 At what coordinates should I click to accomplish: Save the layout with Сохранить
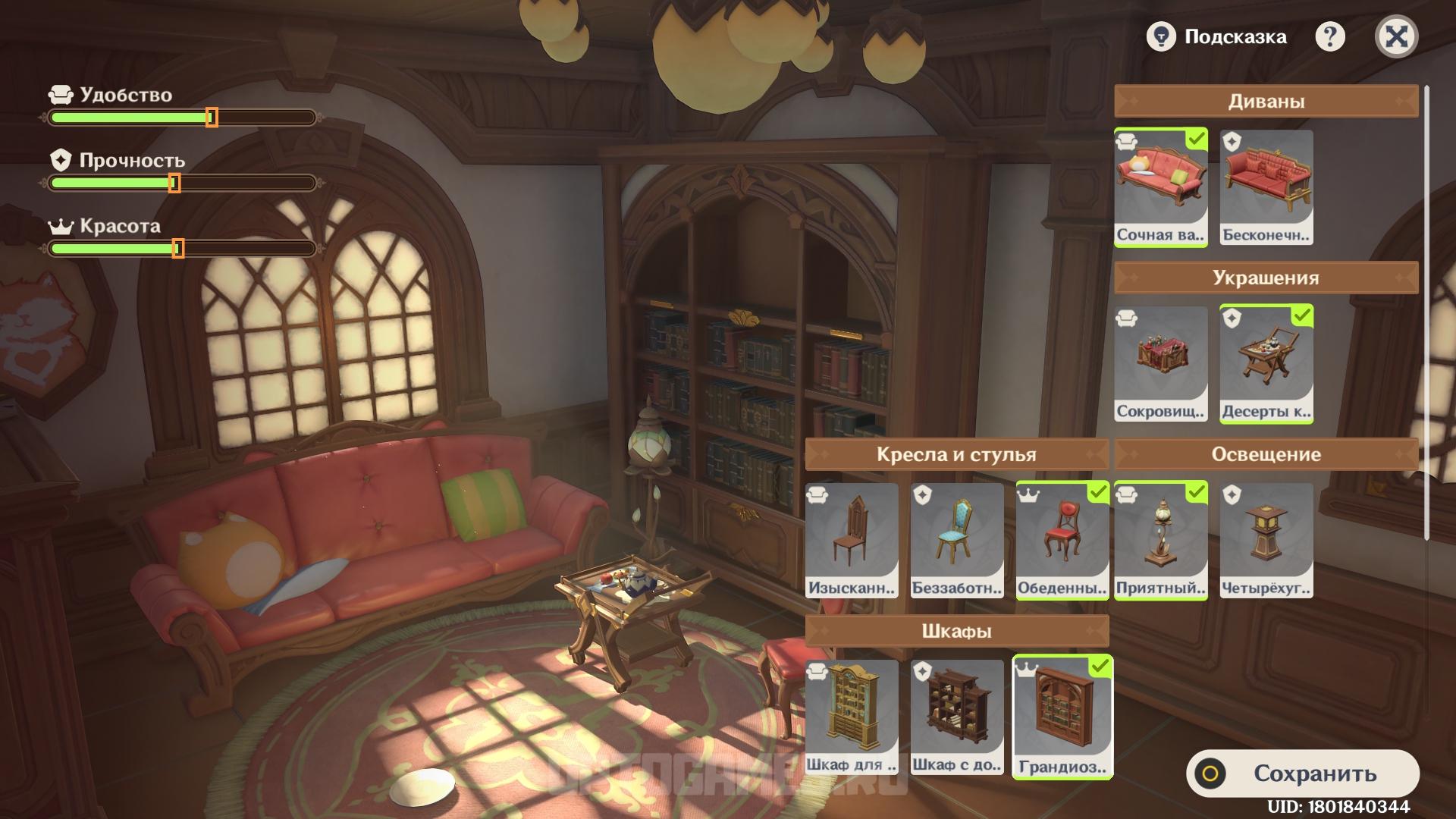click(x=1302, y=773)
